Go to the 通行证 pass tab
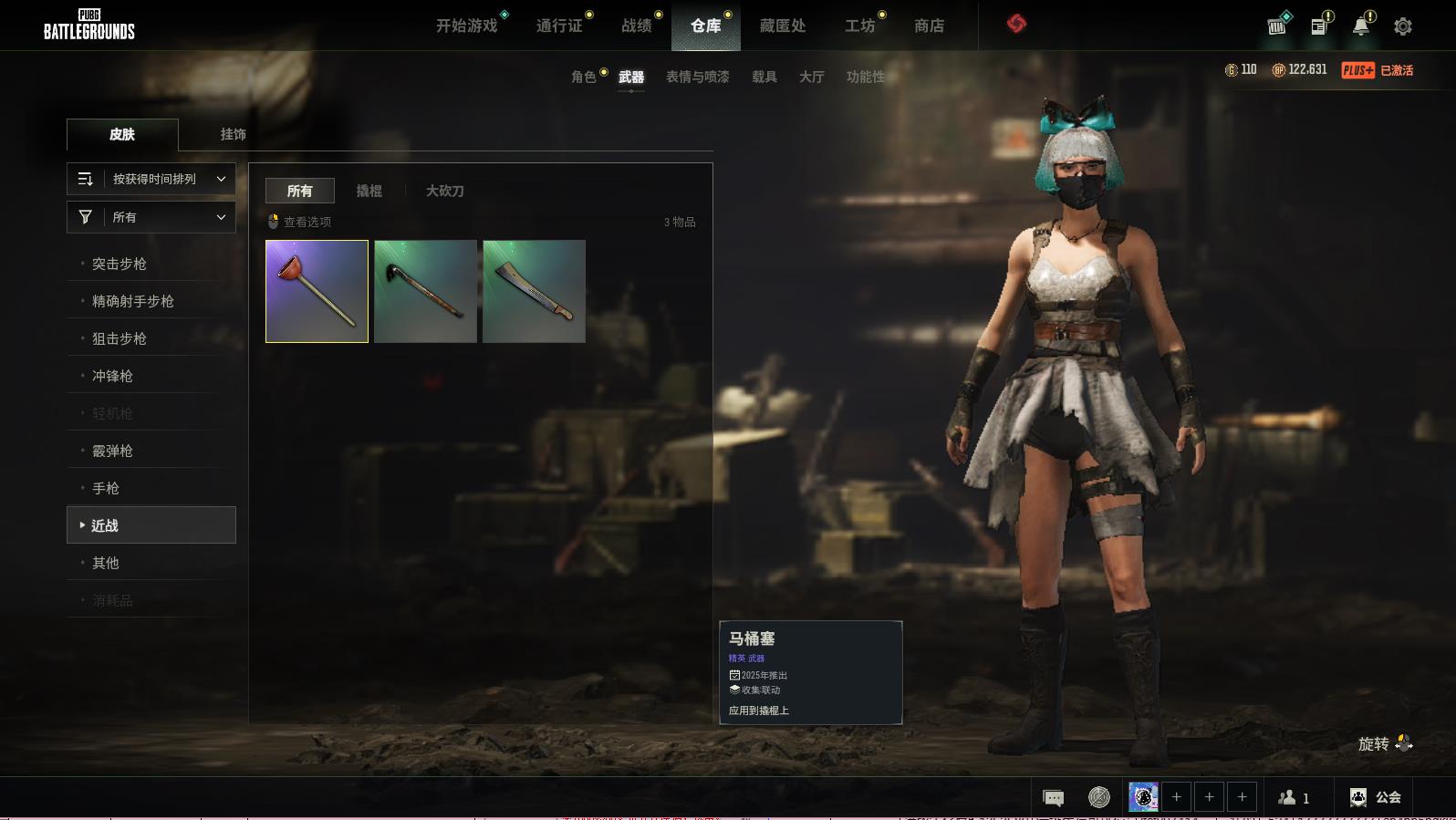 tap(559, 26)
